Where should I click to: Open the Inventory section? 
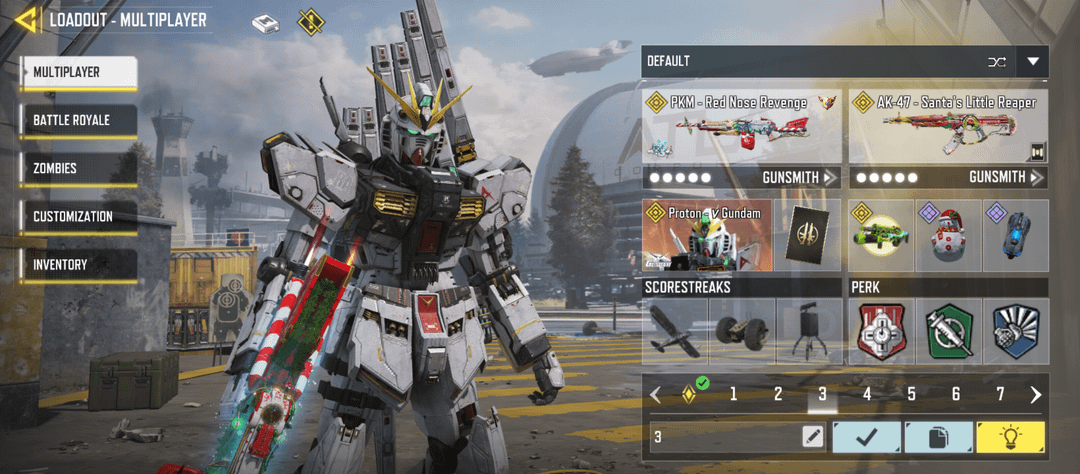pos(78,264)
